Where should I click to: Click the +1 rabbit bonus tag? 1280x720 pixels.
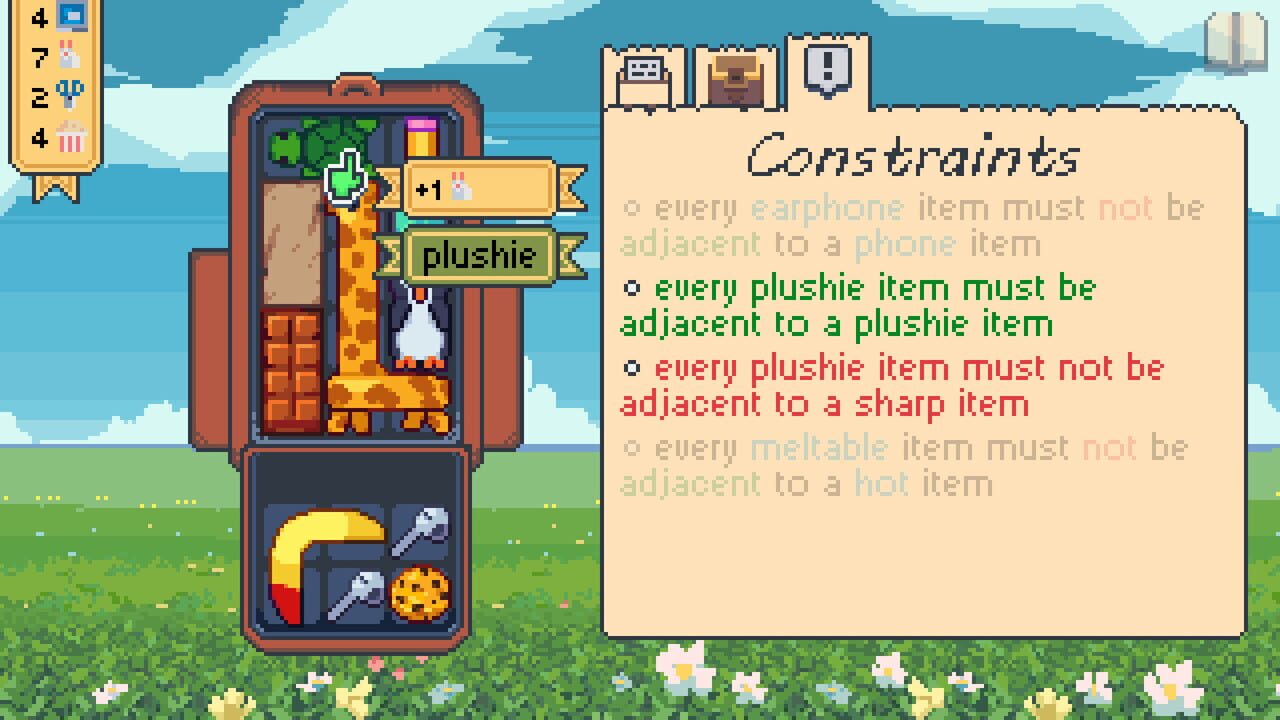[x=470, y=185]
